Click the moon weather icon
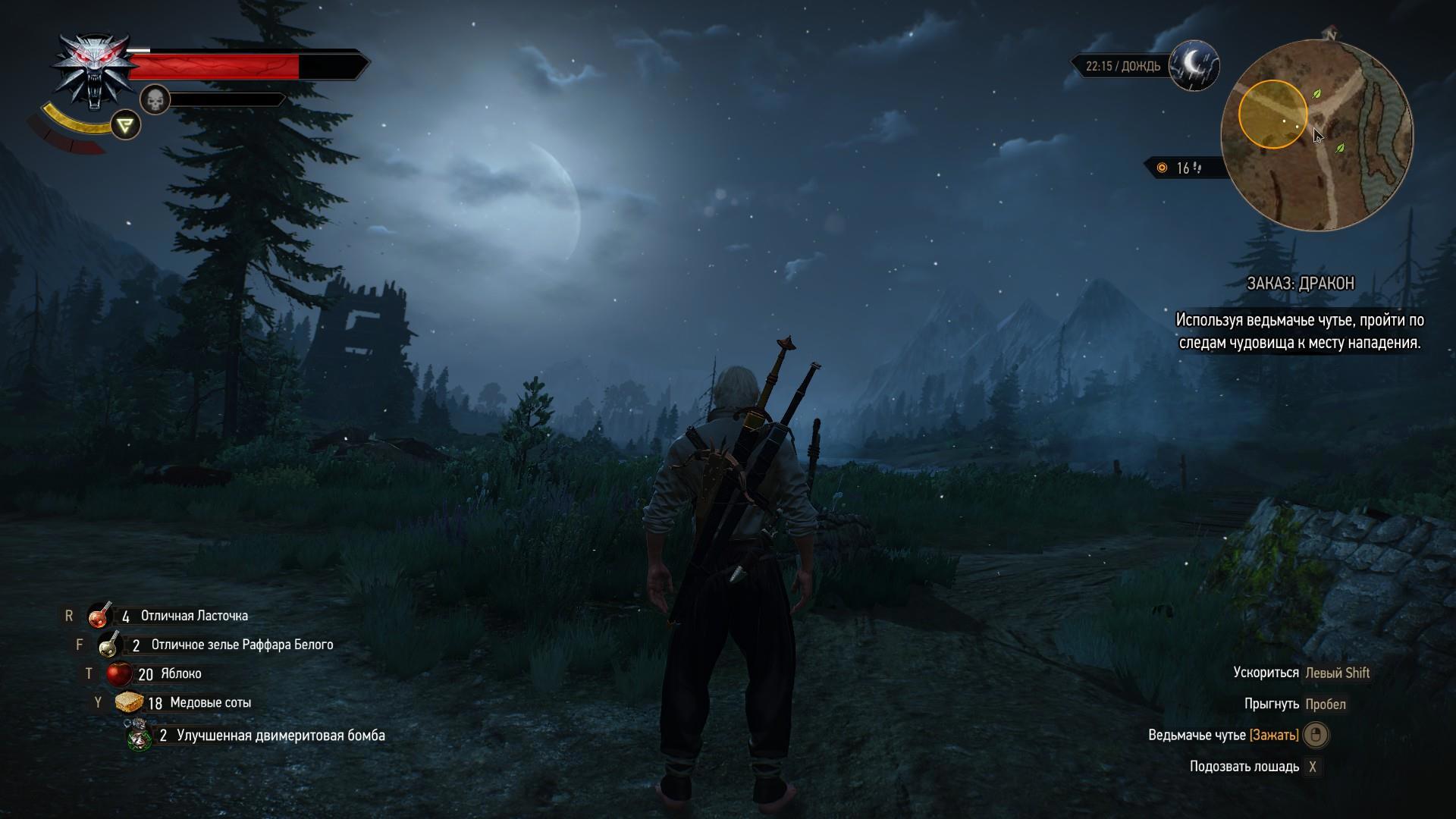 click(x=1194, y=65)
